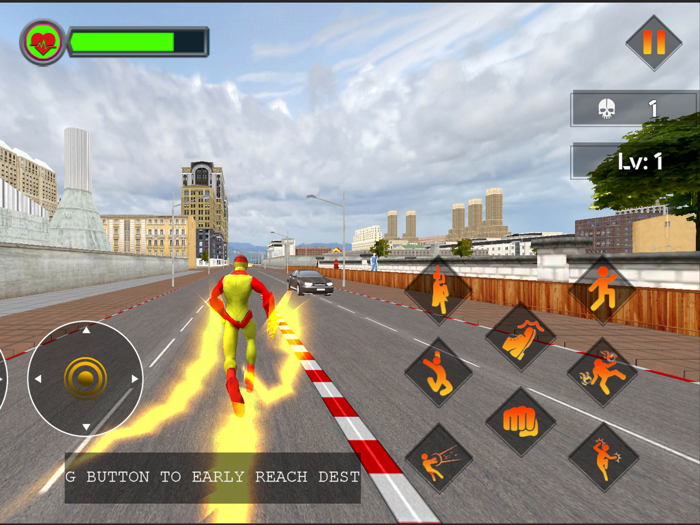Use the boot kick attack
Screen dimensions: 700x525
(520, 338)
